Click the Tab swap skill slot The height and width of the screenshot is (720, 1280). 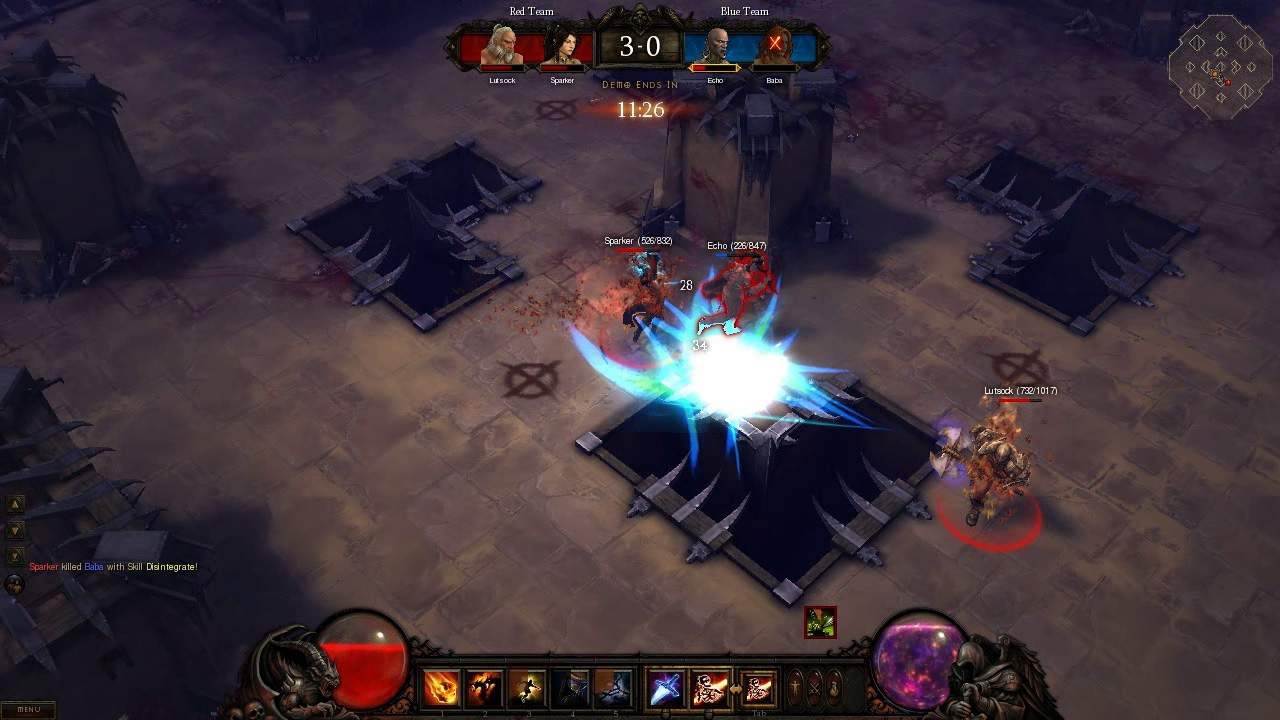(758, 688)
